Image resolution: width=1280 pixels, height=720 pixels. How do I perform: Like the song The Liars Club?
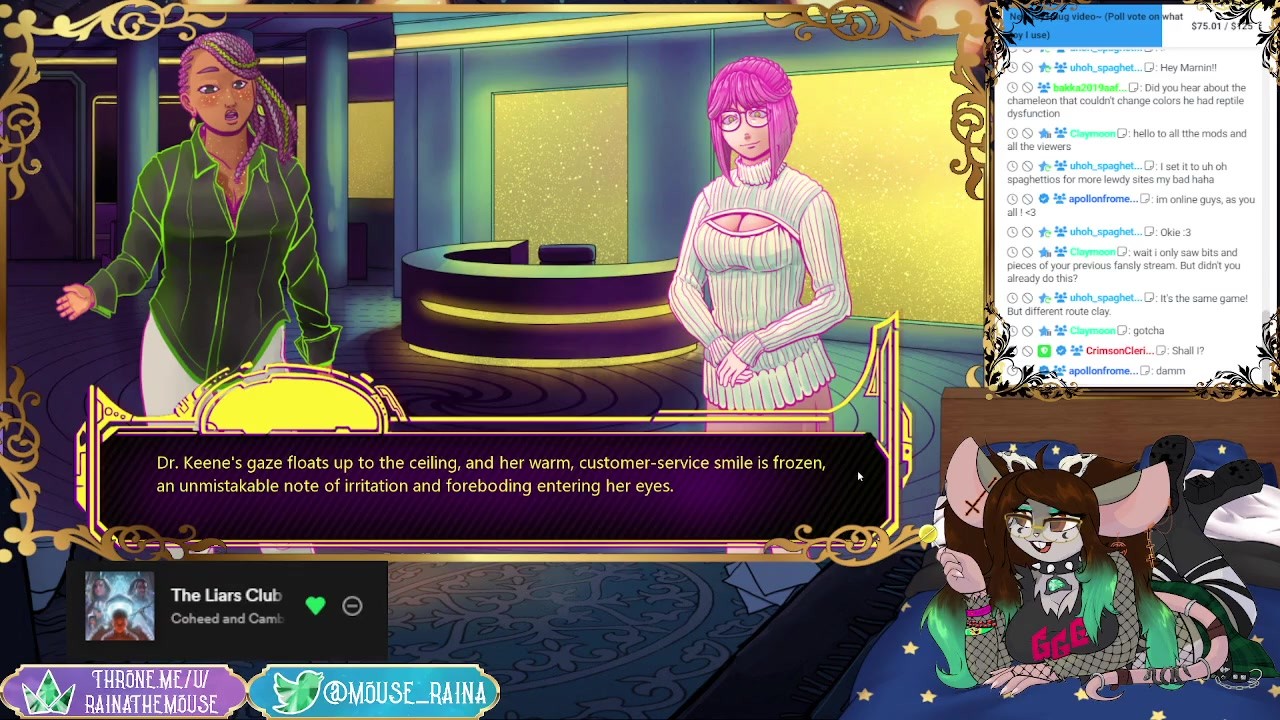click(x=315, y=605)
